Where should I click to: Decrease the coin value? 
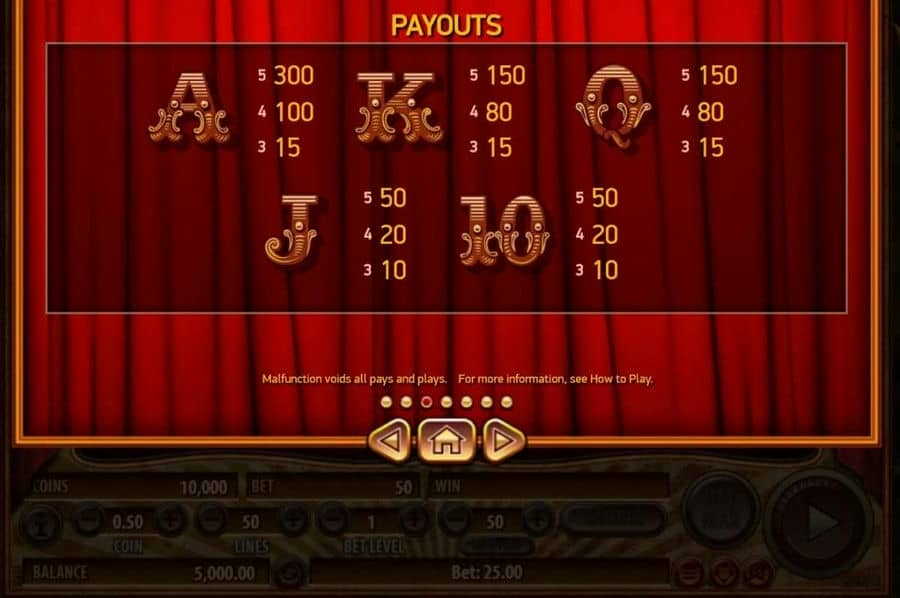(89, 520)
